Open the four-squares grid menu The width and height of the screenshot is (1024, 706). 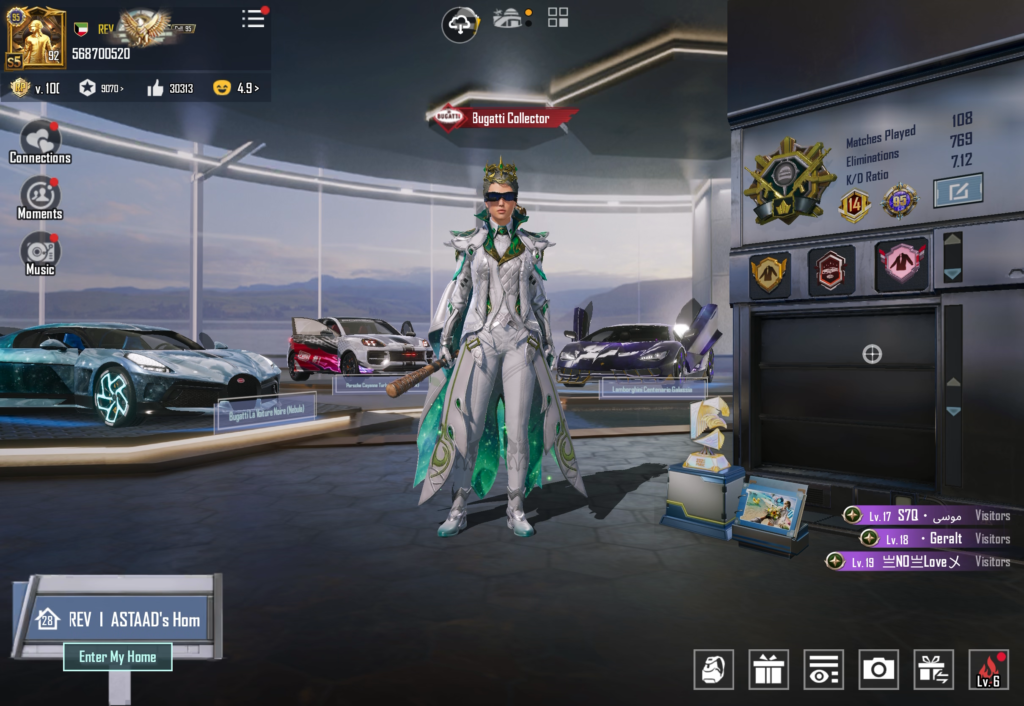558,17
